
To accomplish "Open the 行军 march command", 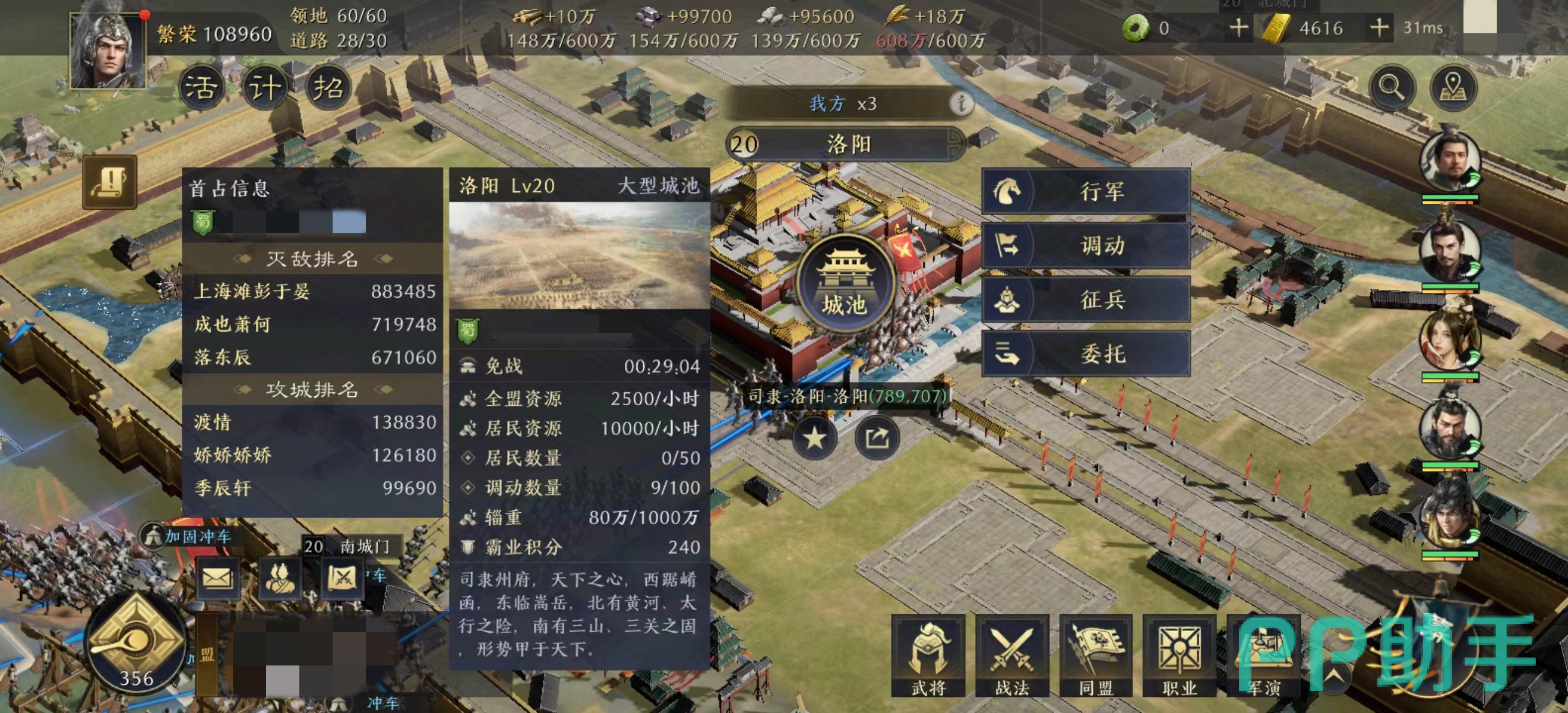I will click(x=1085, y=191).
